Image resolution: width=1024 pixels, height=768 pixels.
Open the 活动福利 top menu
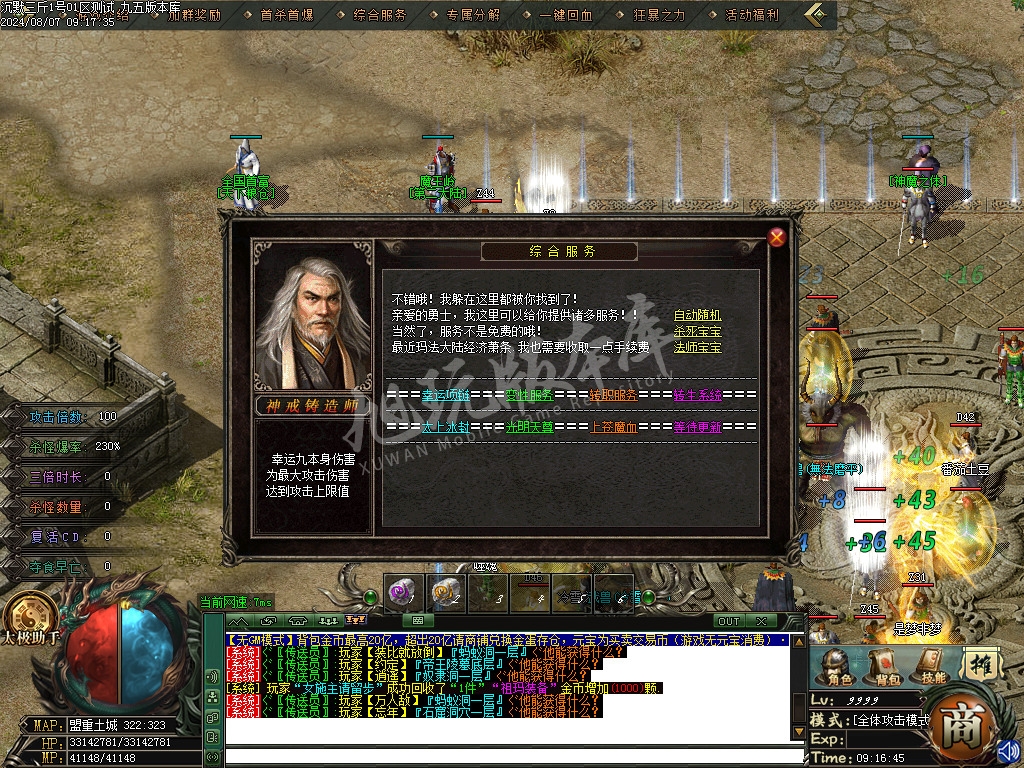(752, 15)
